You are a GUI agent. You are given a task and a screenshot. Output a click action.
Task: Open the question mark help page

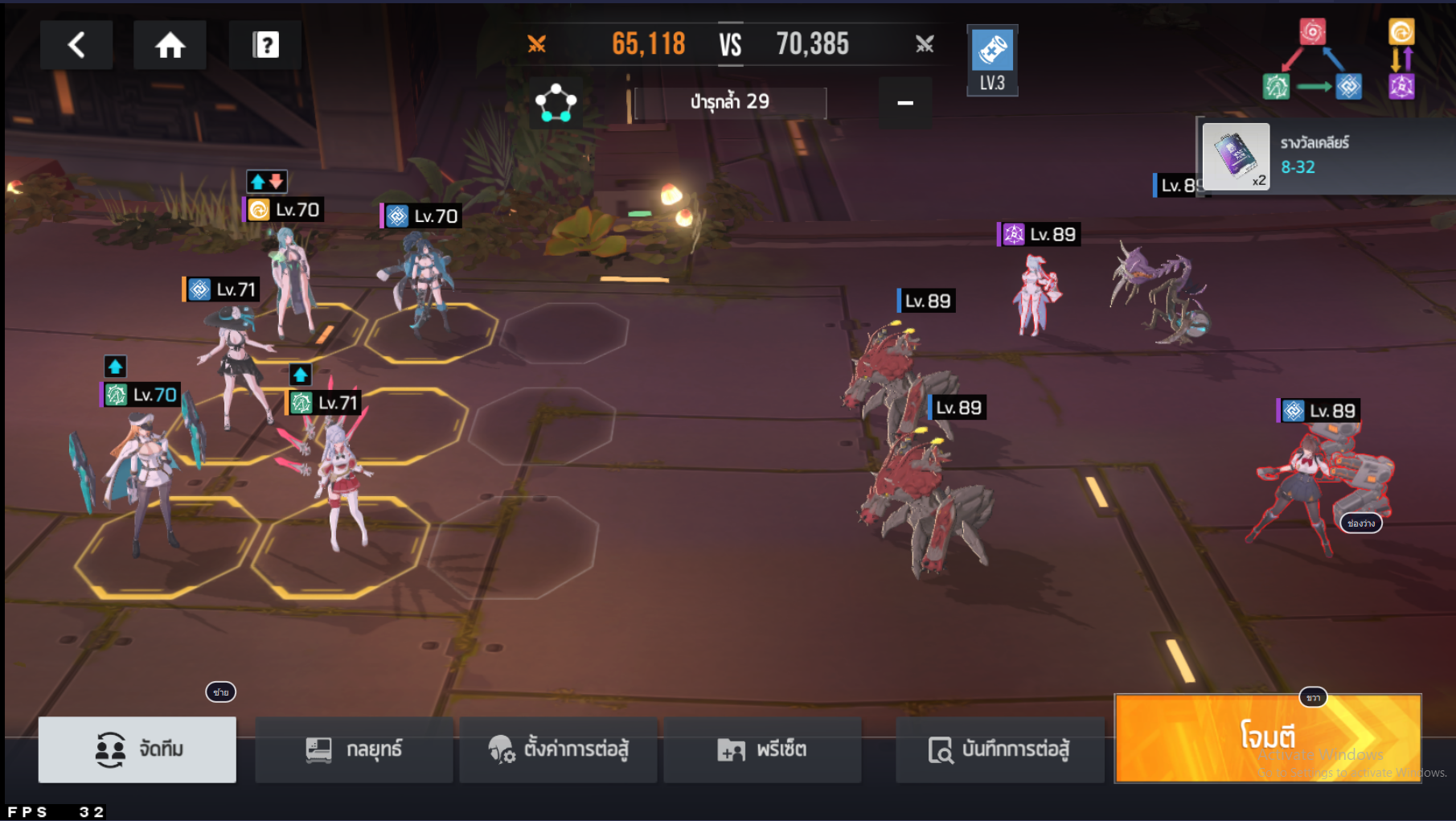tap(265, 45)
